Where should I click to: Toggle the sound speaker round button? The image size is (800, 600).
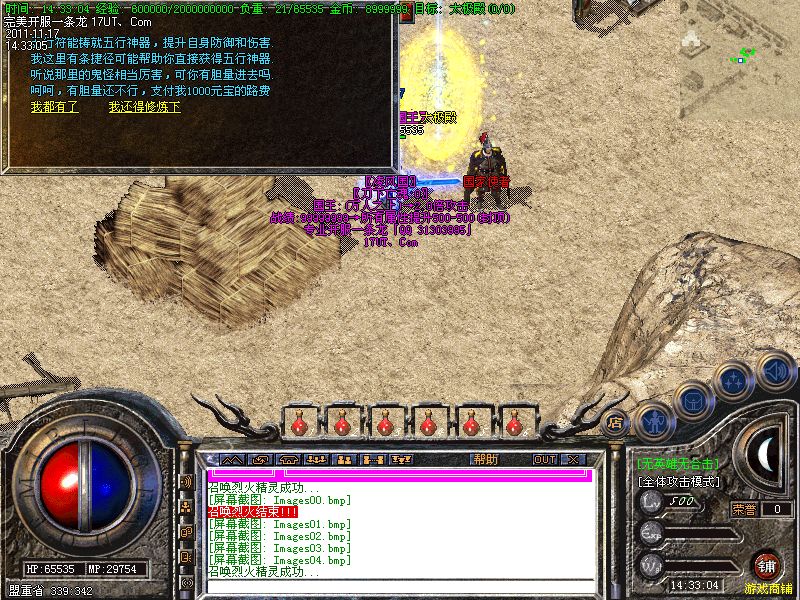click(774, 369)
